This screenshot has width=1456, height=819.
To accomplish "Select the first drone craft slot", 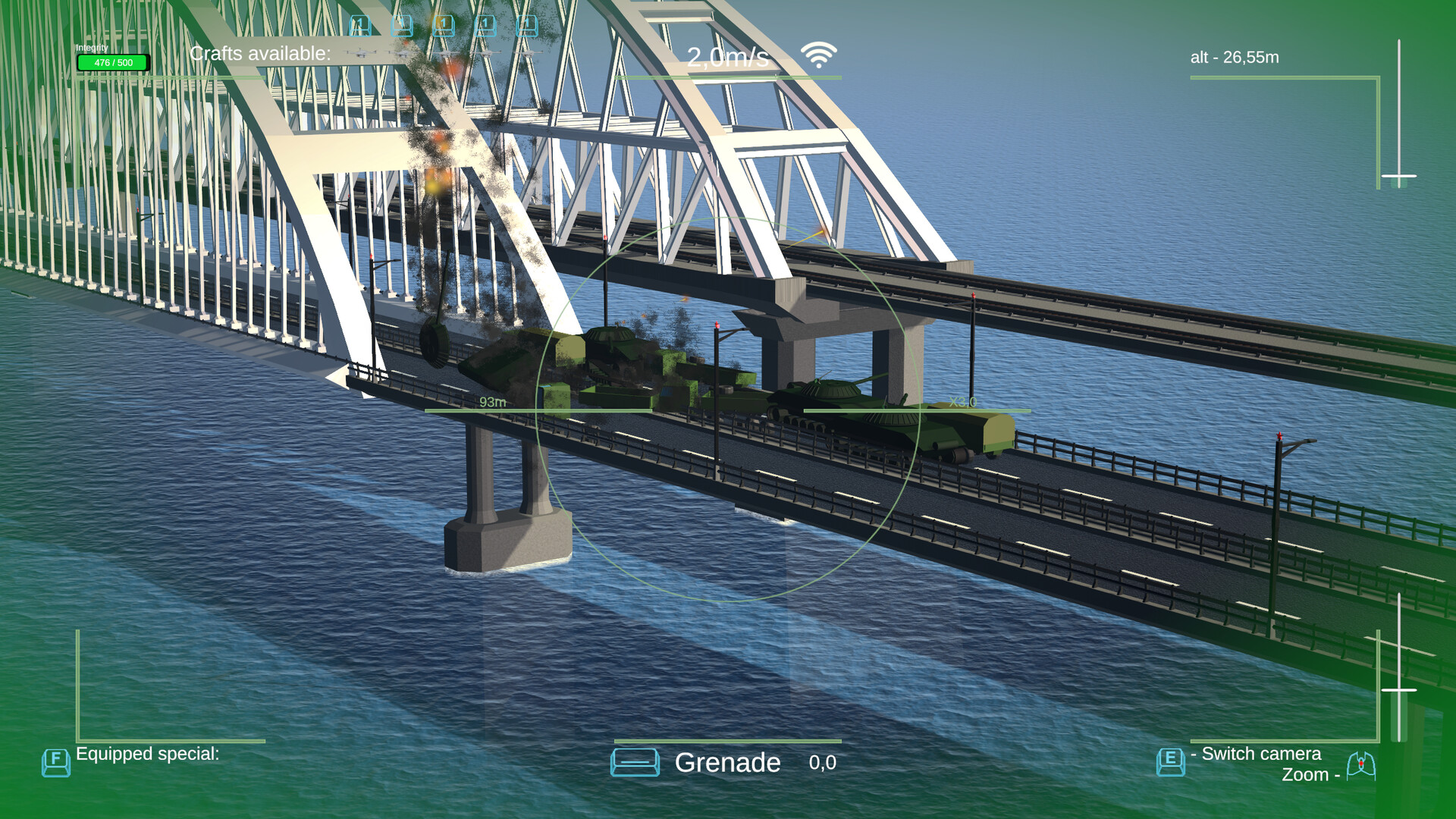I will click(360, 25).
